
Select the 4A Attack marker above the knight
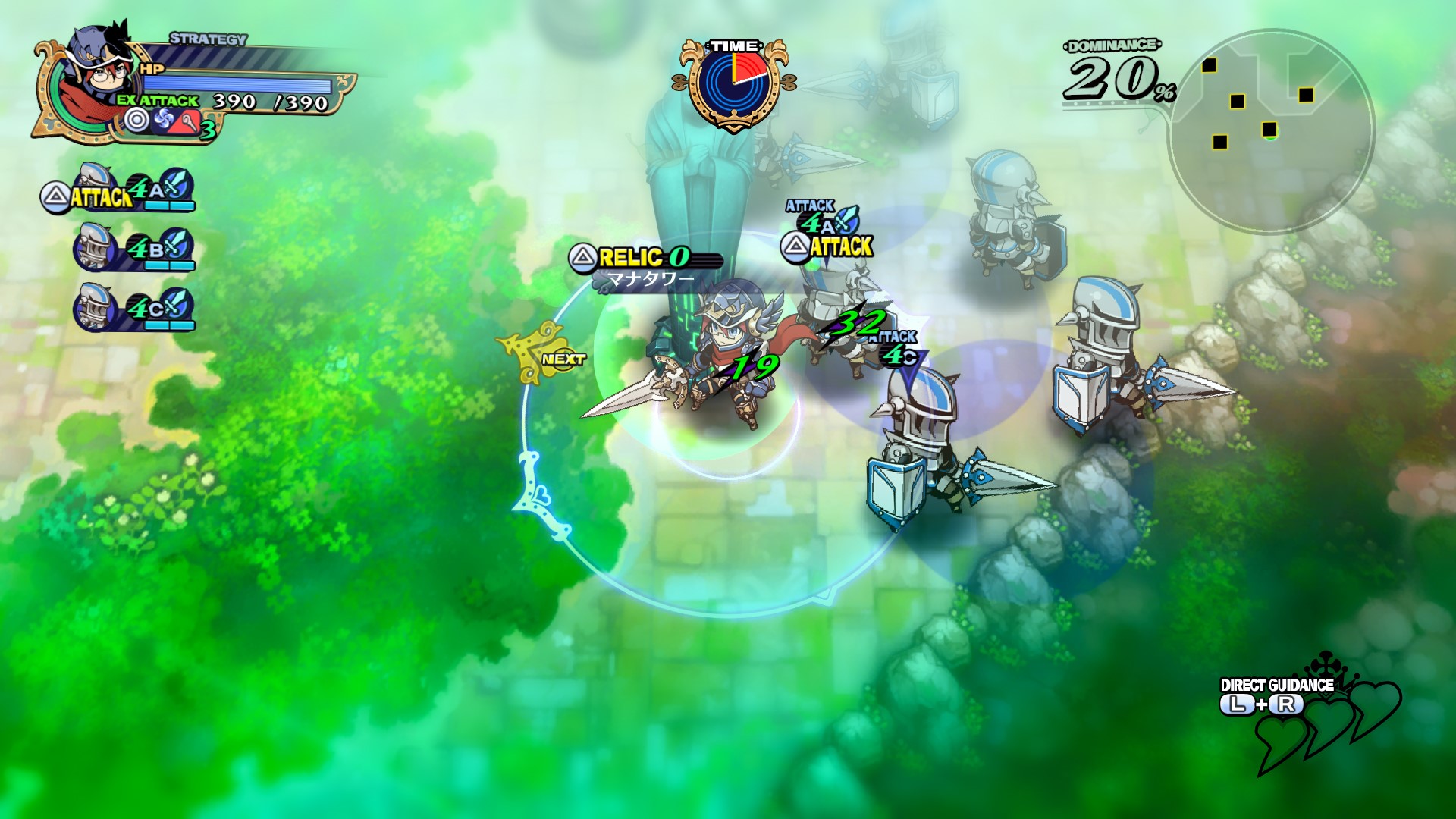coord(827,232)
